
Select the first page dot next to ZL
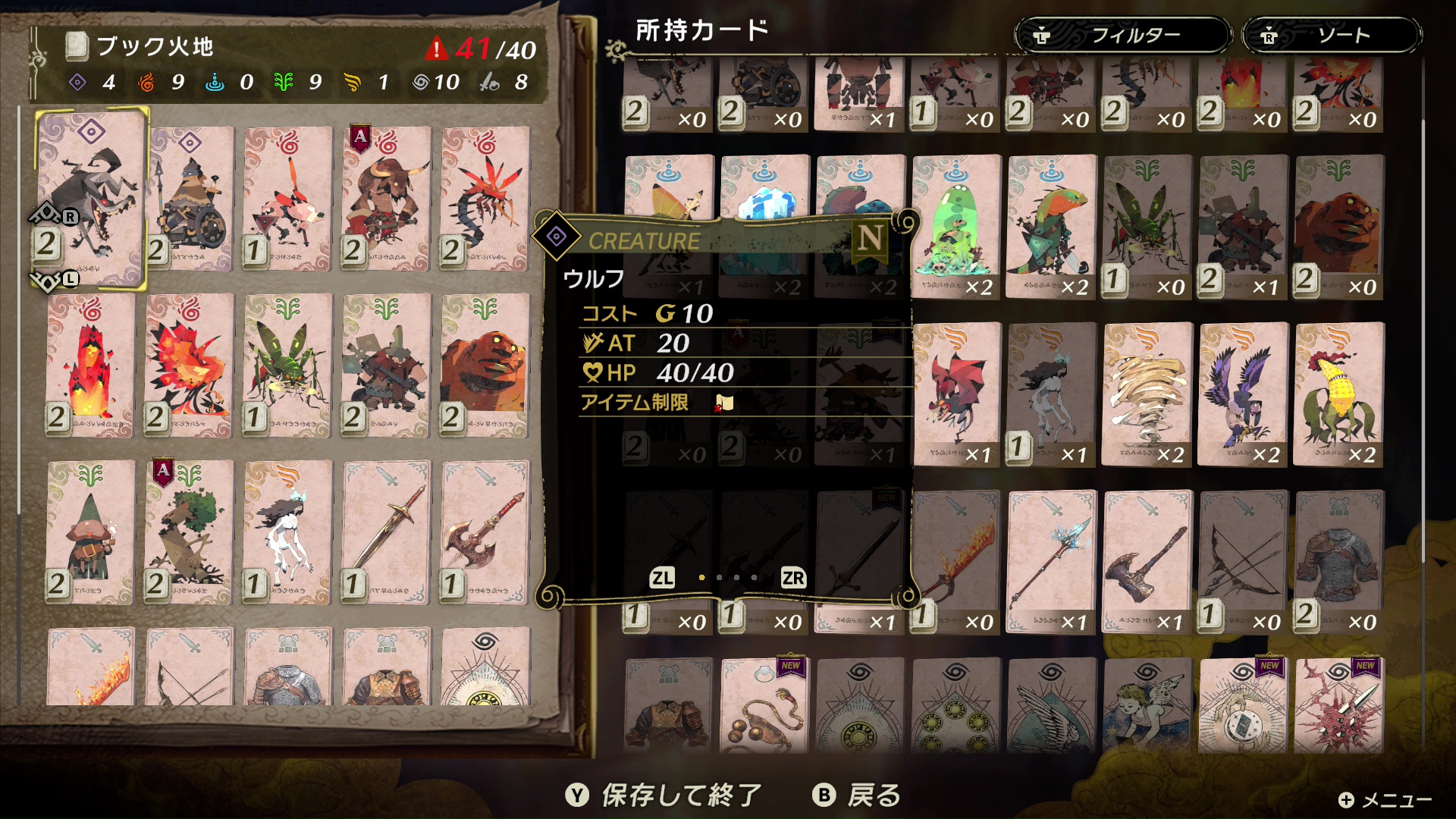[701, 578]
